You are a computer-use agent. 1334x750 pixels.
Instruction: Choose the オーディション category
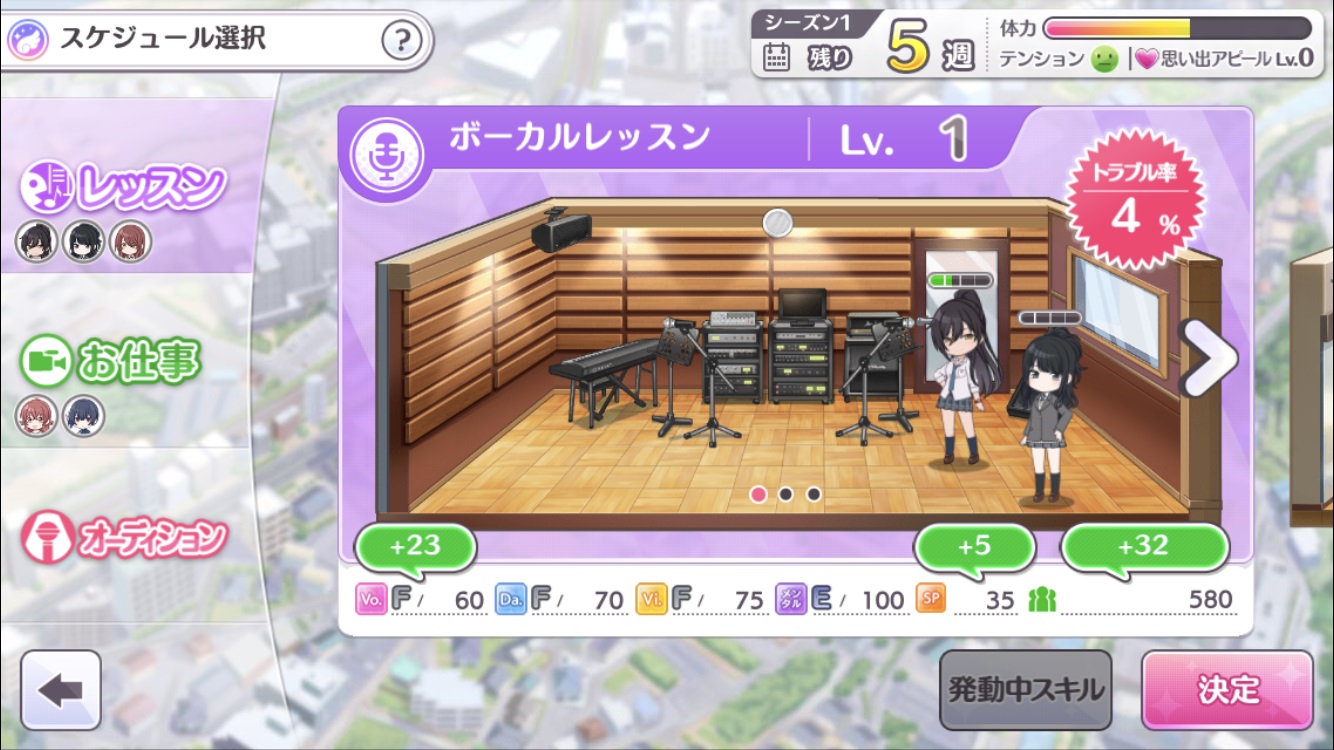[x=125, y=537]
